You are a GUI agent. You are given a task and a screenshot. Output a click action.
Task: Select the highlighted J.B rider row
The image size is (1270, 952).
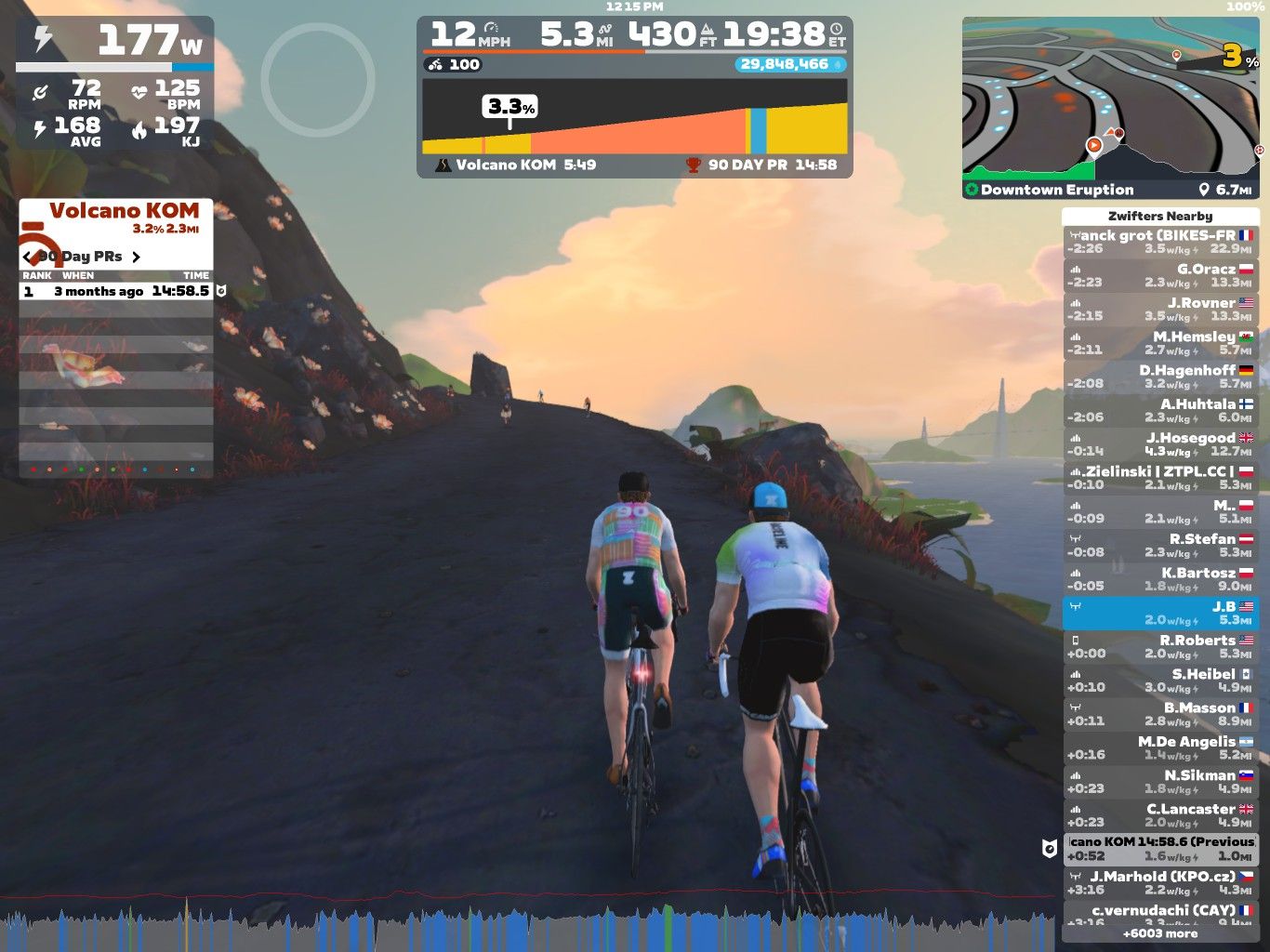pyautogui.click(x=1160, y=613)
